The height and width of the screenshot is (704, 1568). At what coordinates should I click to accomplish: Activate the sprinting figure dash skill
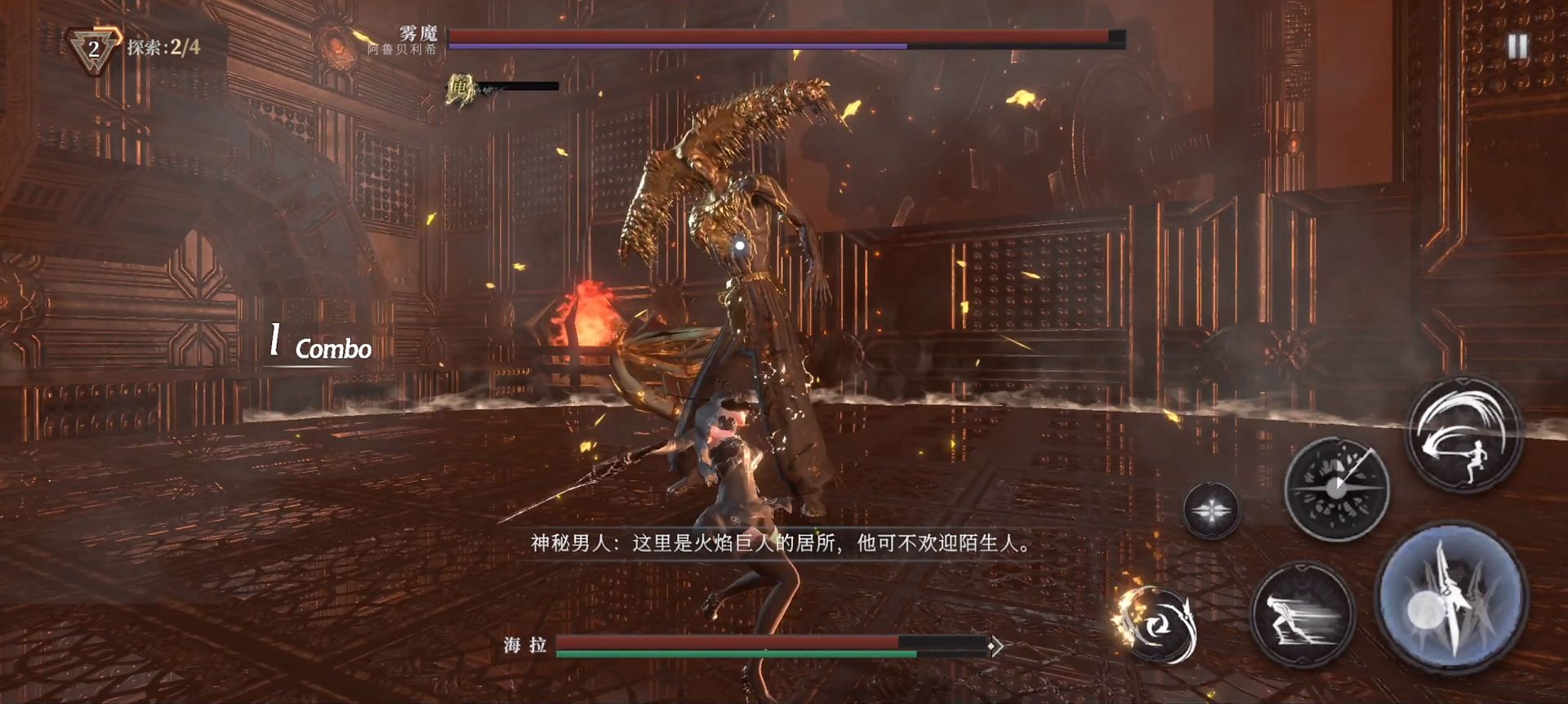point(1302,615)
